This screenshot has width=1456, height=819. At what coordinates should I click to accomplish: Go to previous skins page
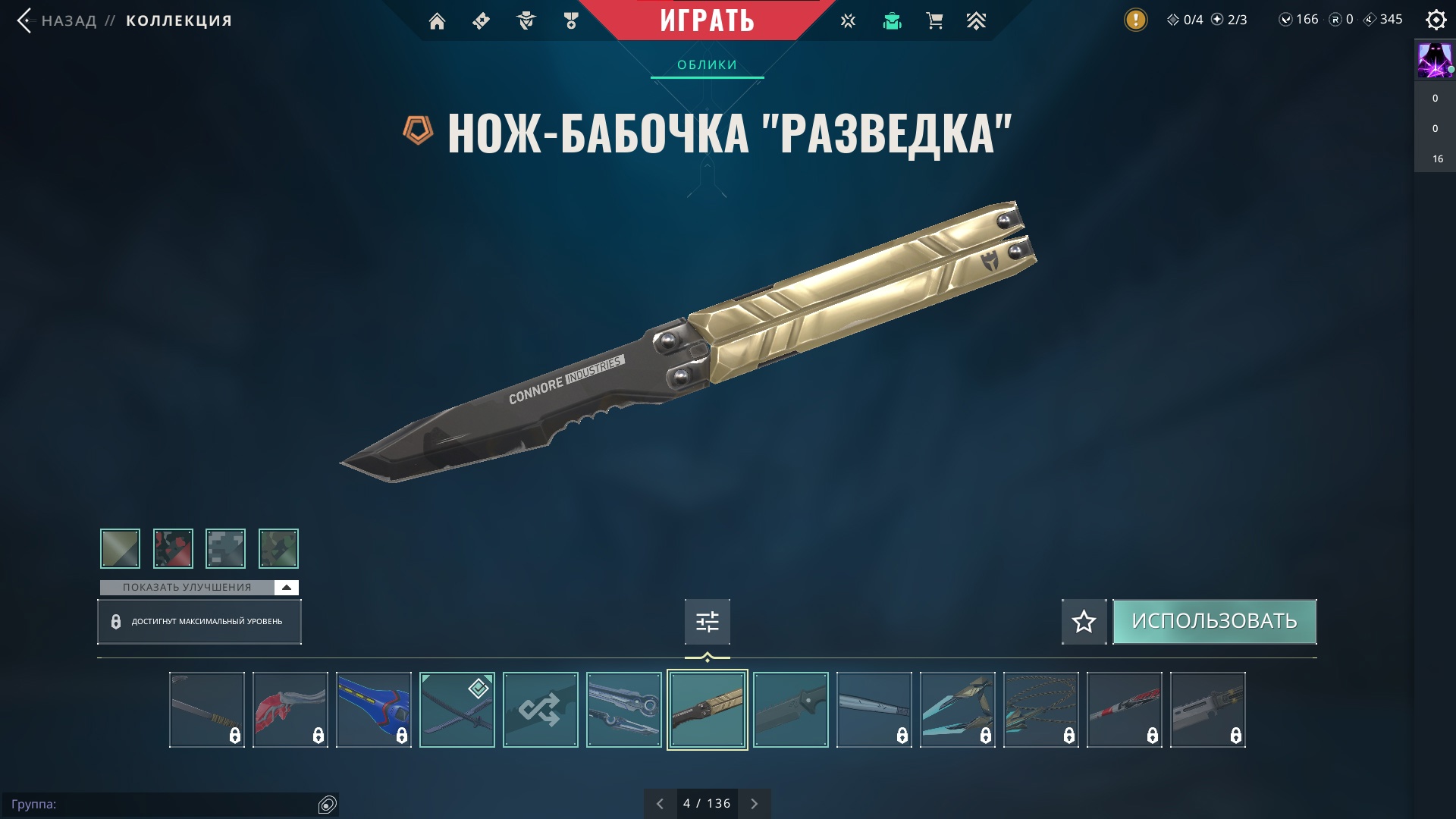(660, 804)
